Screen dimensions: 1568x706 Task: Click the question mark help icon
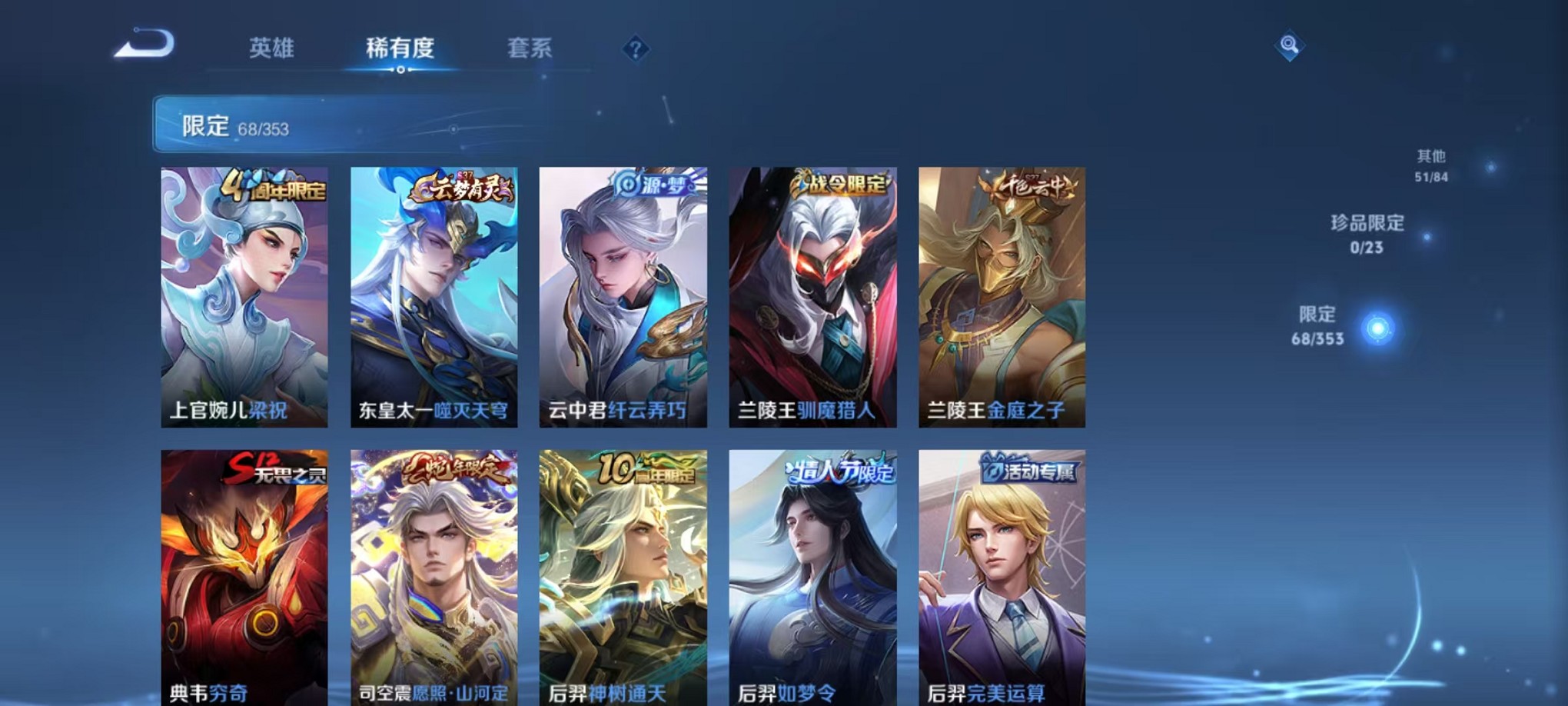coord(634,49)
